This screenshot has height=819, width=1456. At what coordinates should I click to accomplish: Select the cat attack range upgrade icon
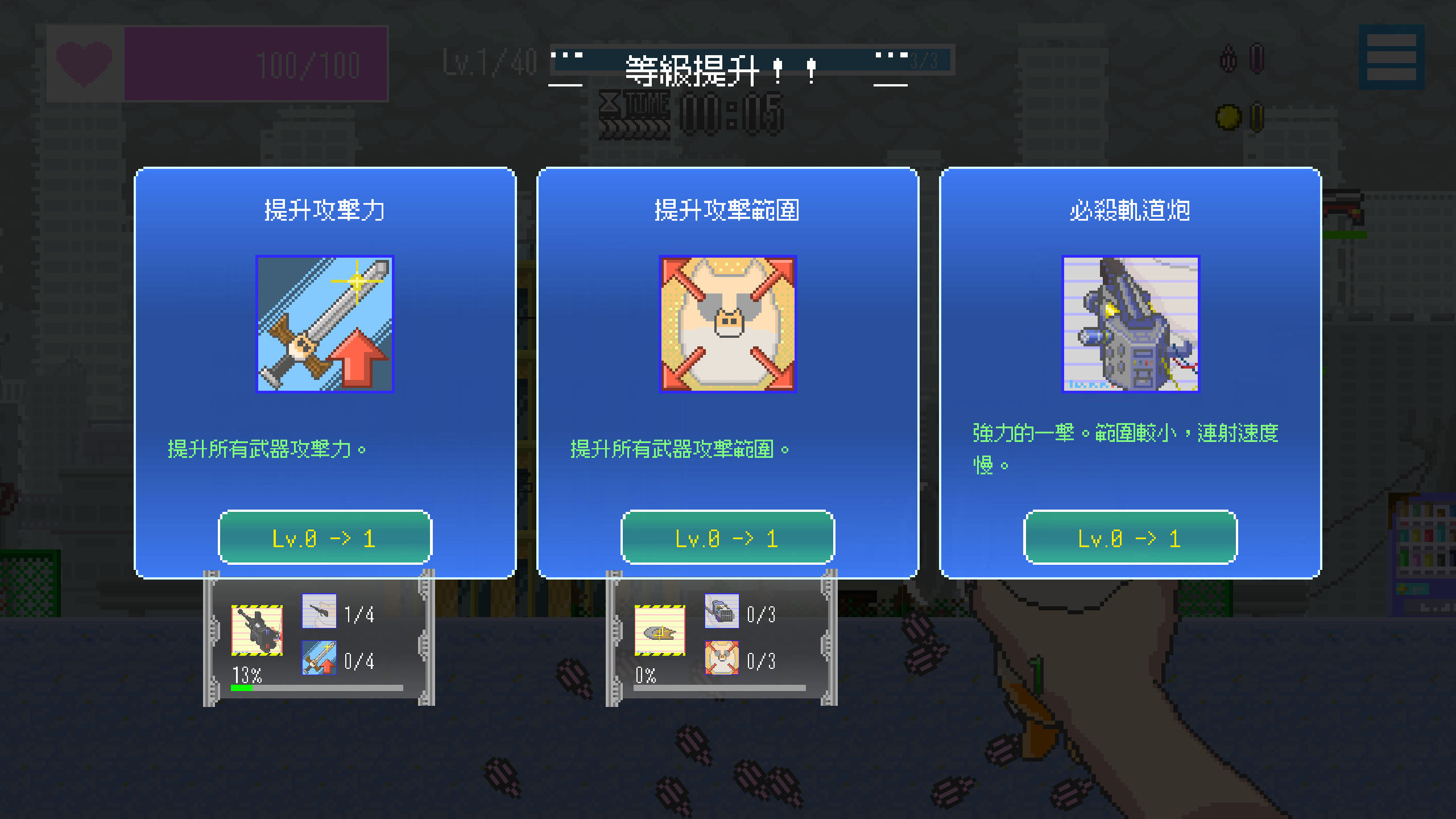(728, 325)
